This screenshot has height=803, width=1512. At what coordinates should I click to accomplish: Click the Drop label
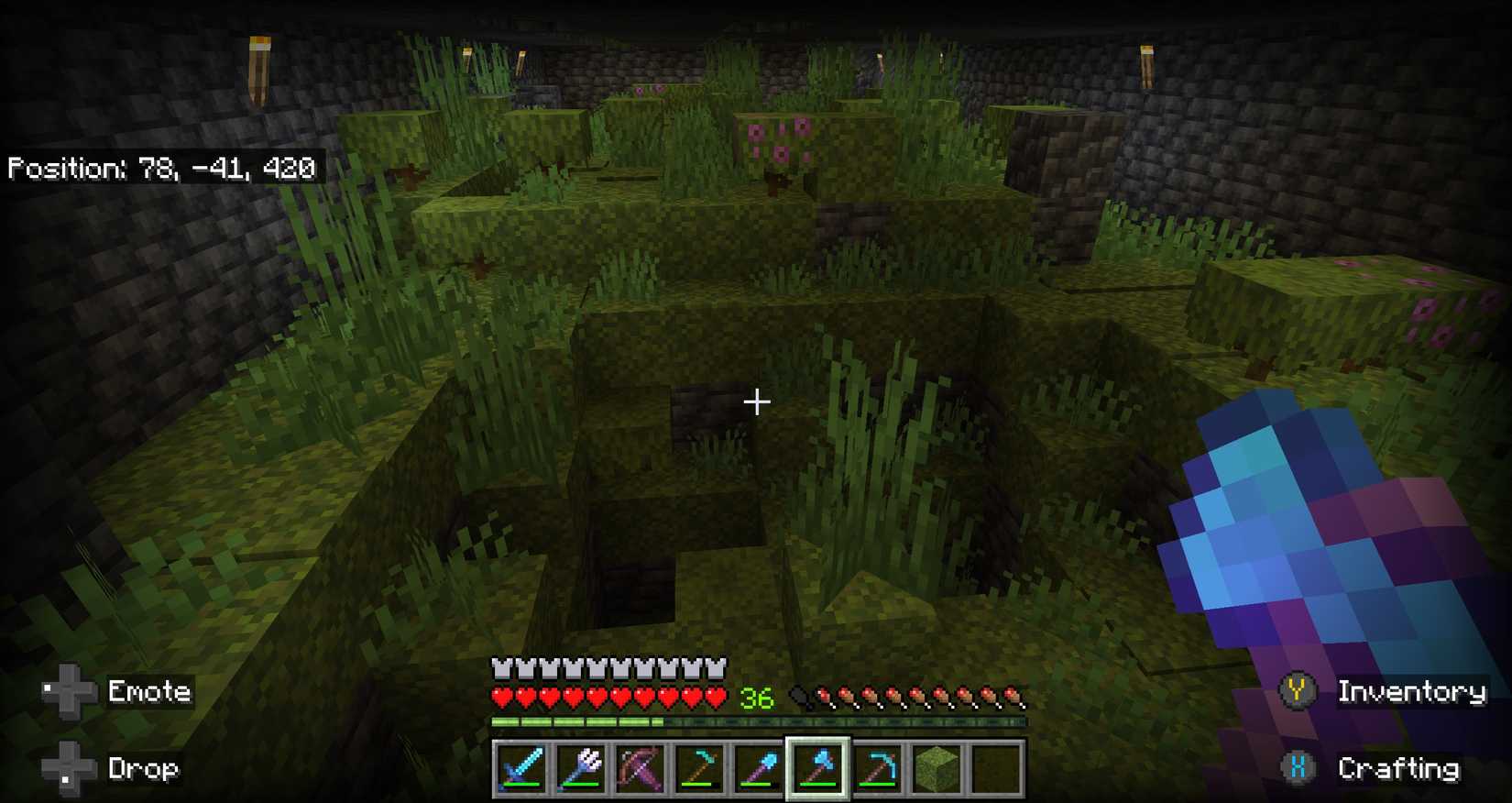click(x=143, y=768)
